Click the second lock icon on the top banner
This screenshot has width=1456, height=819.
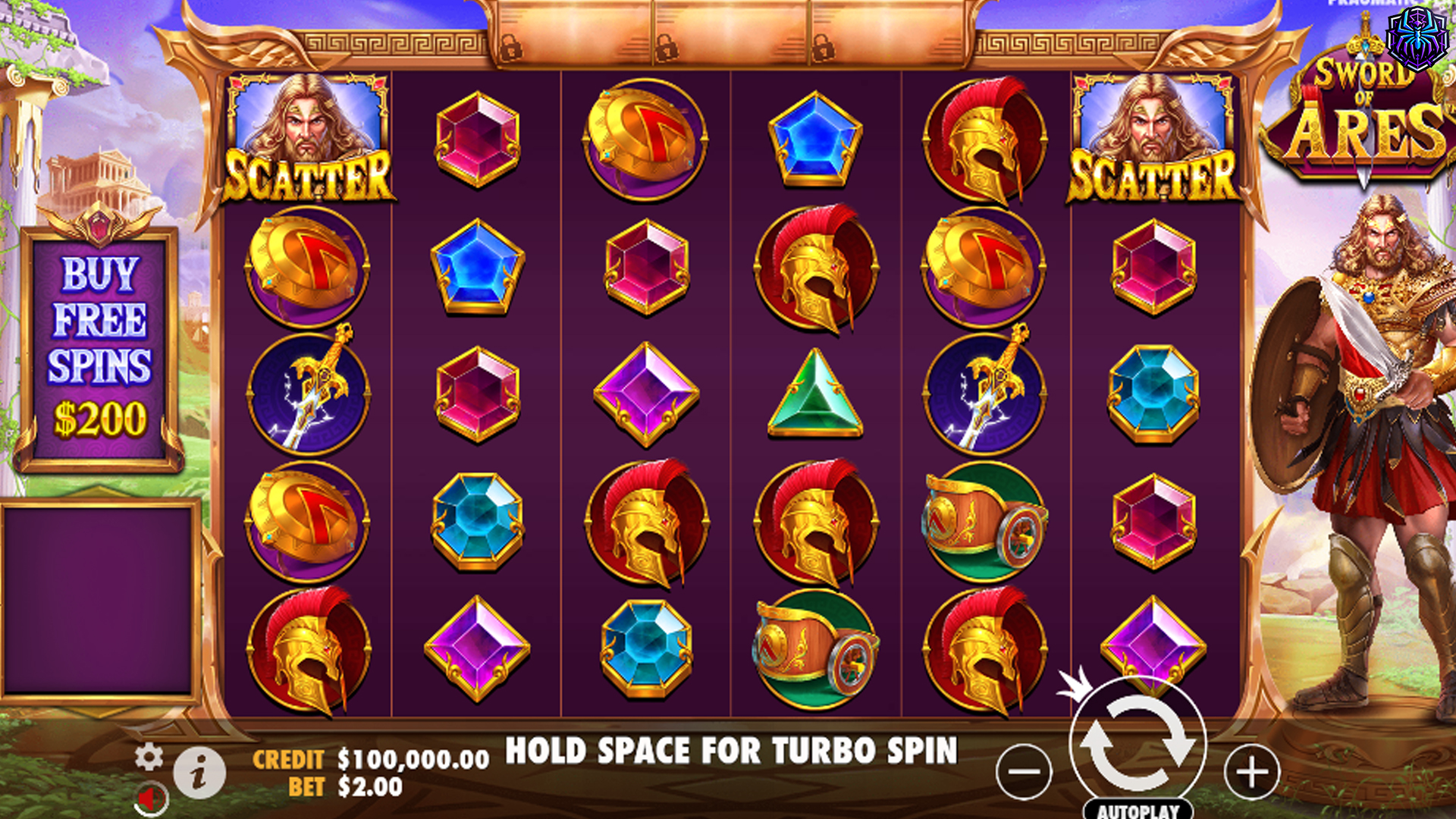[x=667, y=49]
